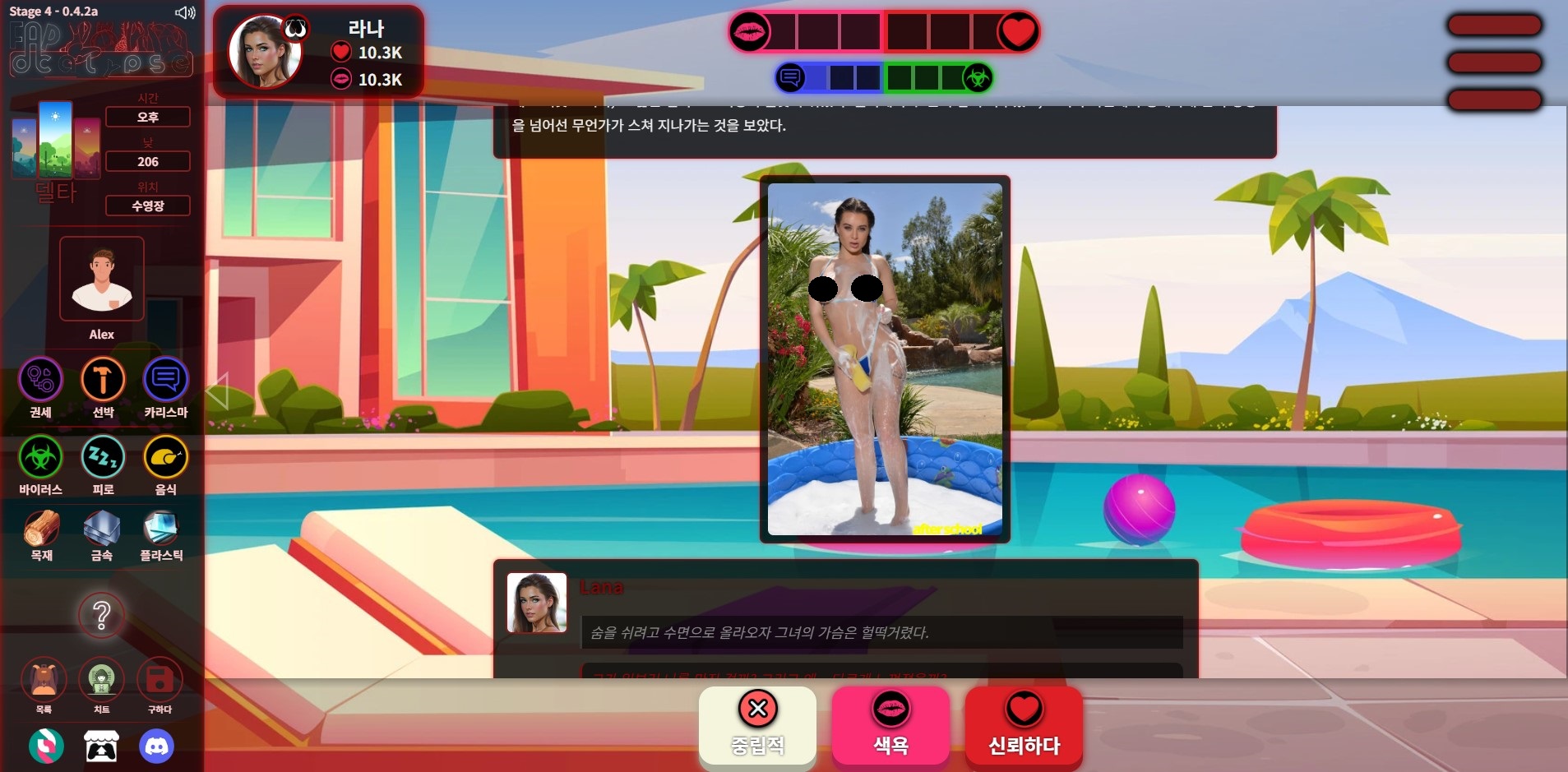Toggle the sound speaker icon
1568x772 pixels.
[185, 12]
